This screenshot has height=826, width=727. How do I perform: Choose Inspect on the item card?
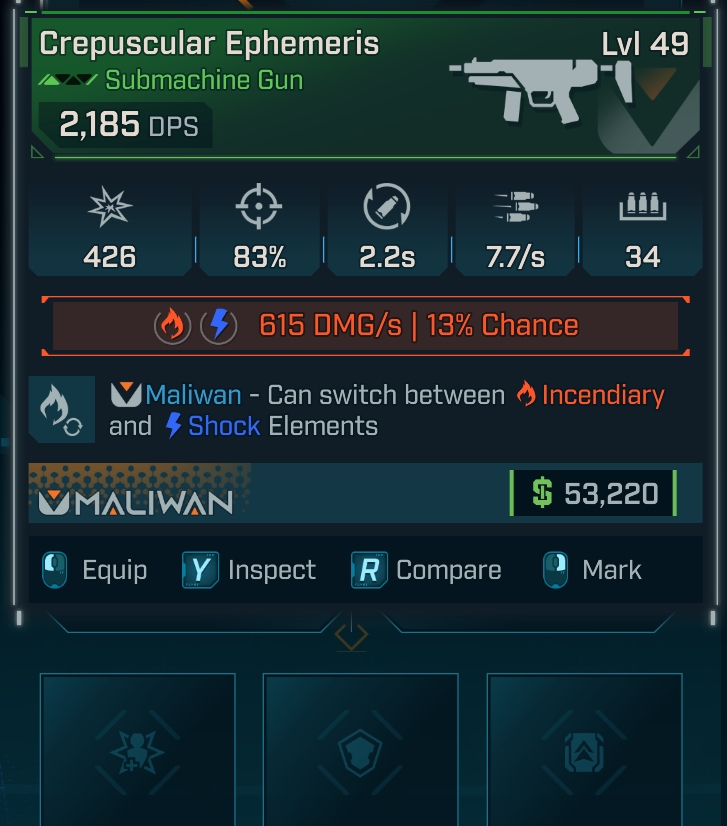(250, 570)
